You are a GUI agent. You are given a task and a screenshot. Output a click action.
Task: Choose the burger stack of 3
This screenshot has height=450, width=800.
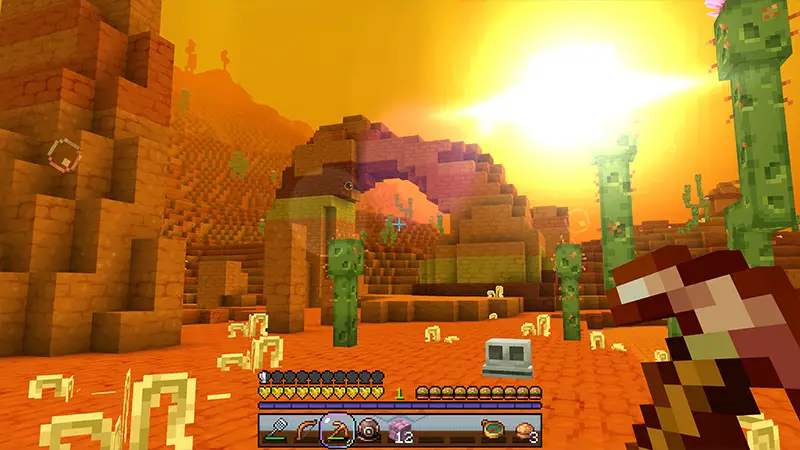pos(524,430)
